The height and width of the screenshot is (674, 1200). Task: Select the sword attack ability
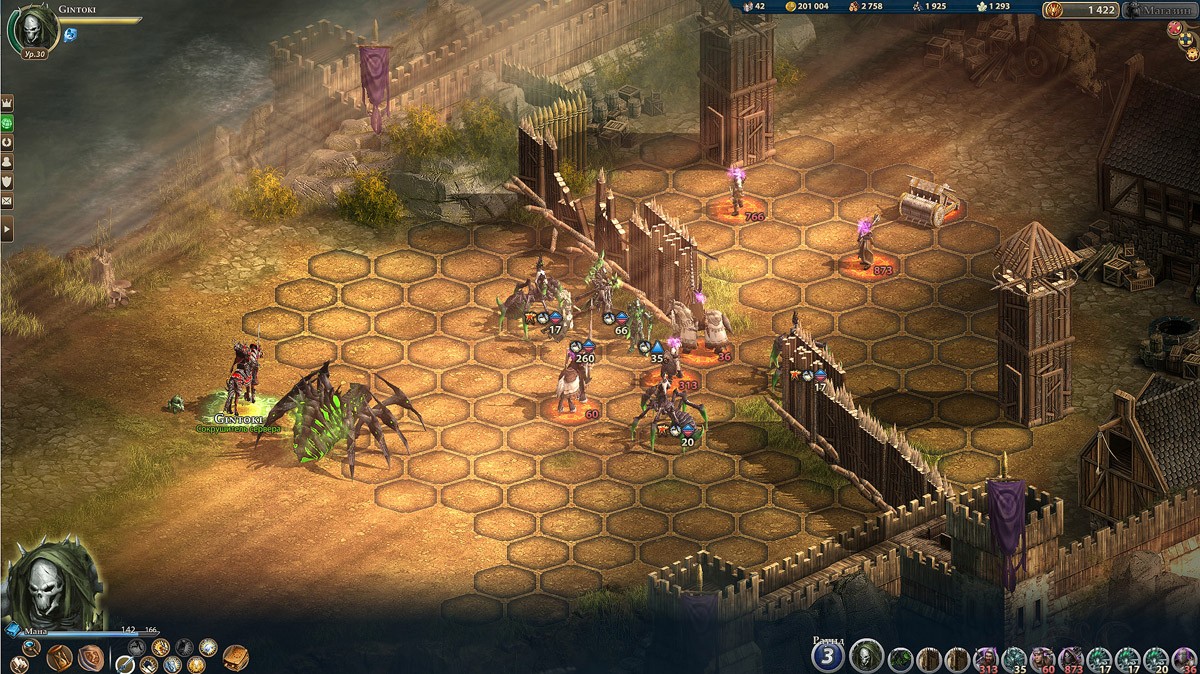point(124,664)
